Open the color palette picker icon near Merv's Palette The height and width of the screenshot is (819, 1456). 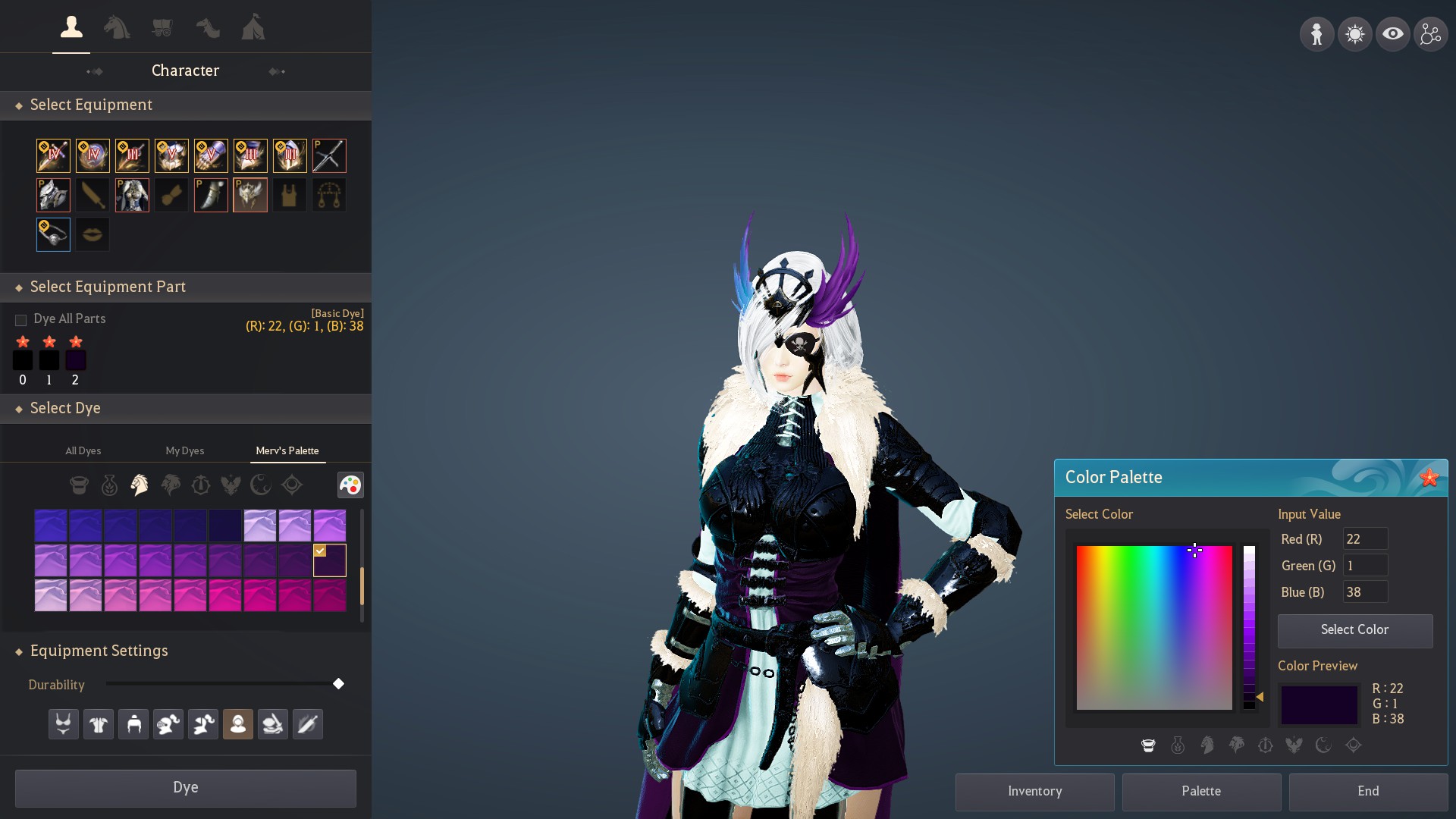(351, 485)
